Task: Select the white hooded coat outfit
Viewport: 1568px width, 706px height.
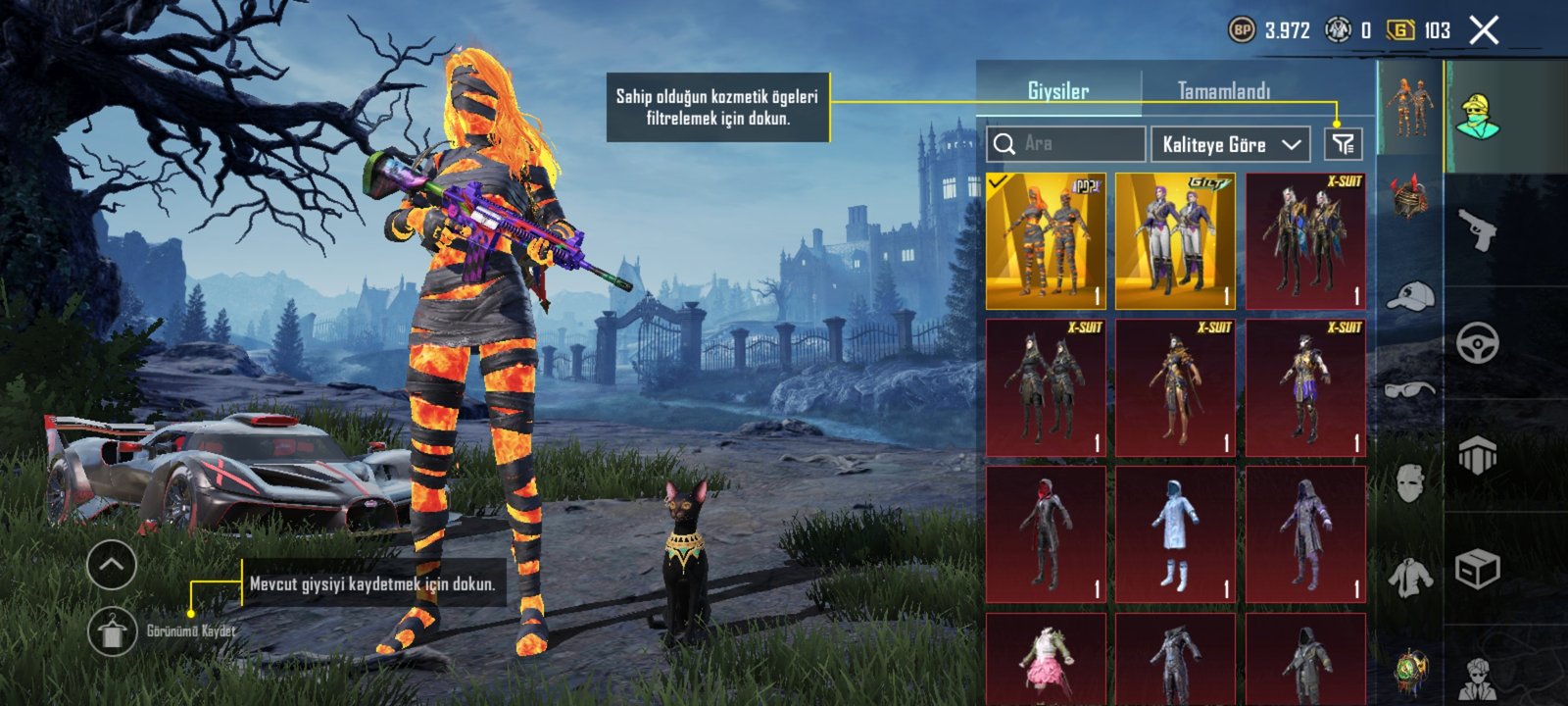Action: tap(1175, 534)
